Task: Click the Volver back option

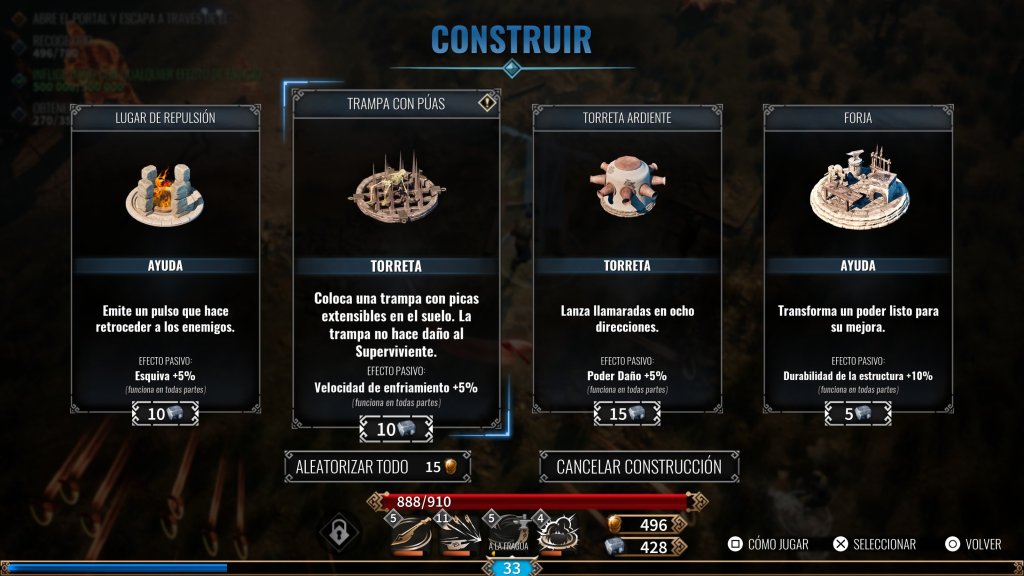Action: click(x=973, y=544)
